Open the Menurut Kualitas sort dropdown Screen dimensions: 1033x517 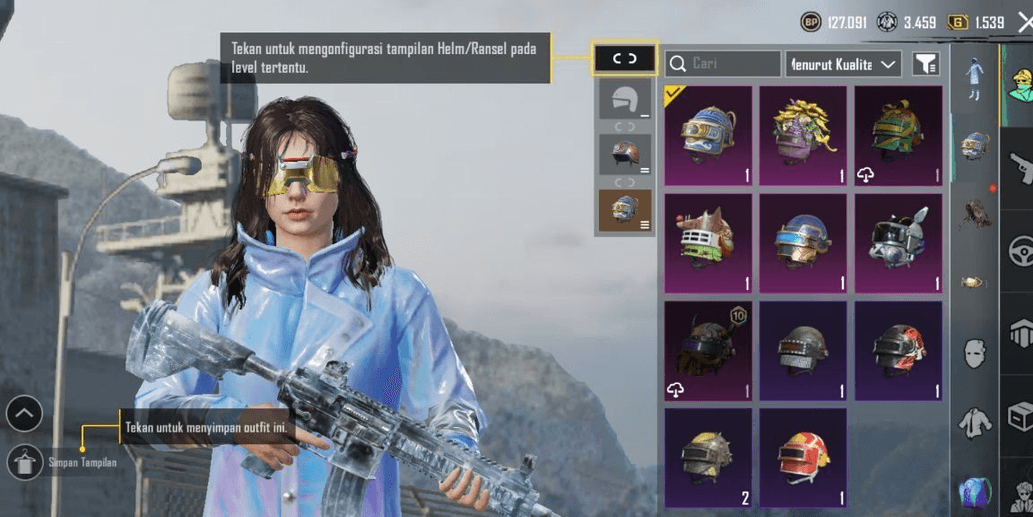(x=843, y=64)
